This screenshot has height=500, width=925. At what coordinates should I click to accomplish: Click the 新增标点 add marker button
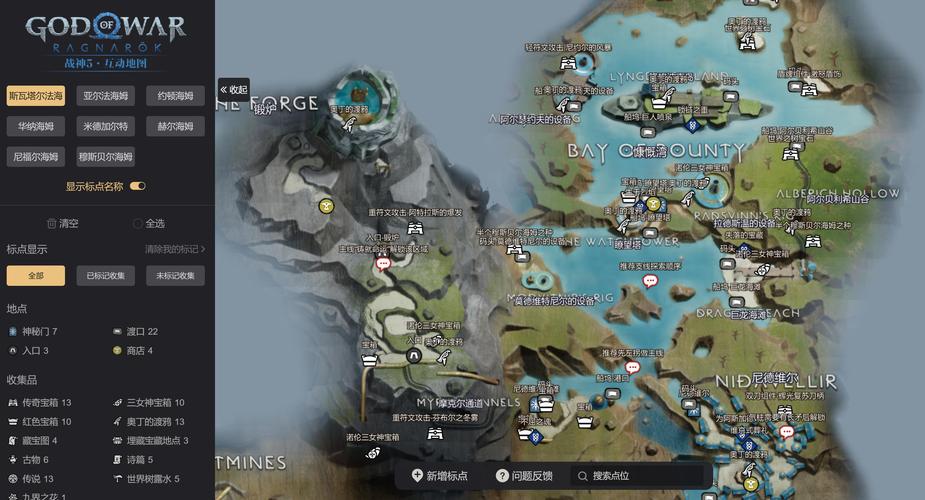coord(440,476)
